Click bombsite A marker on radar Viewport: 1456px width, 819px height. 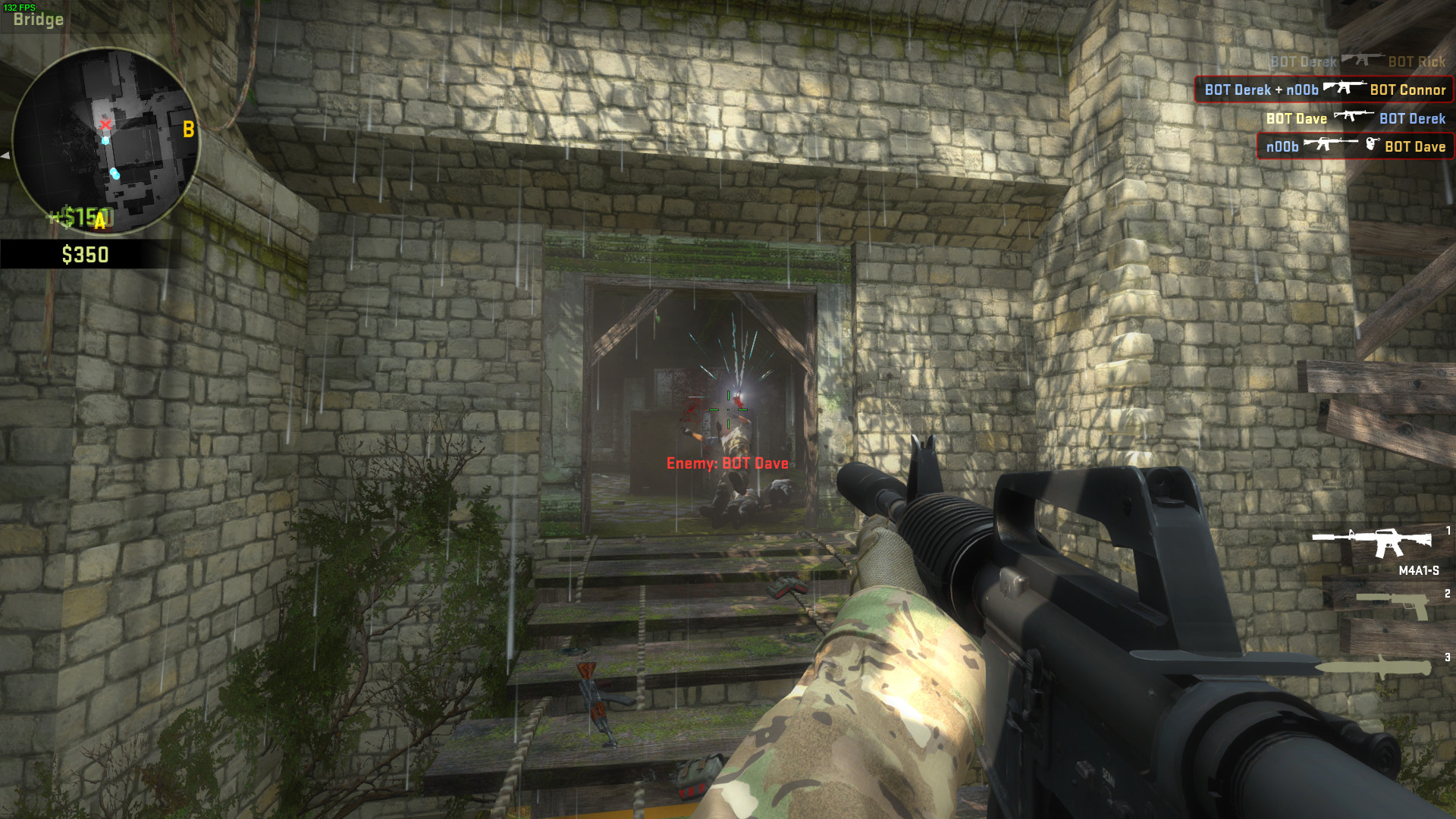[x=99, y=221]
